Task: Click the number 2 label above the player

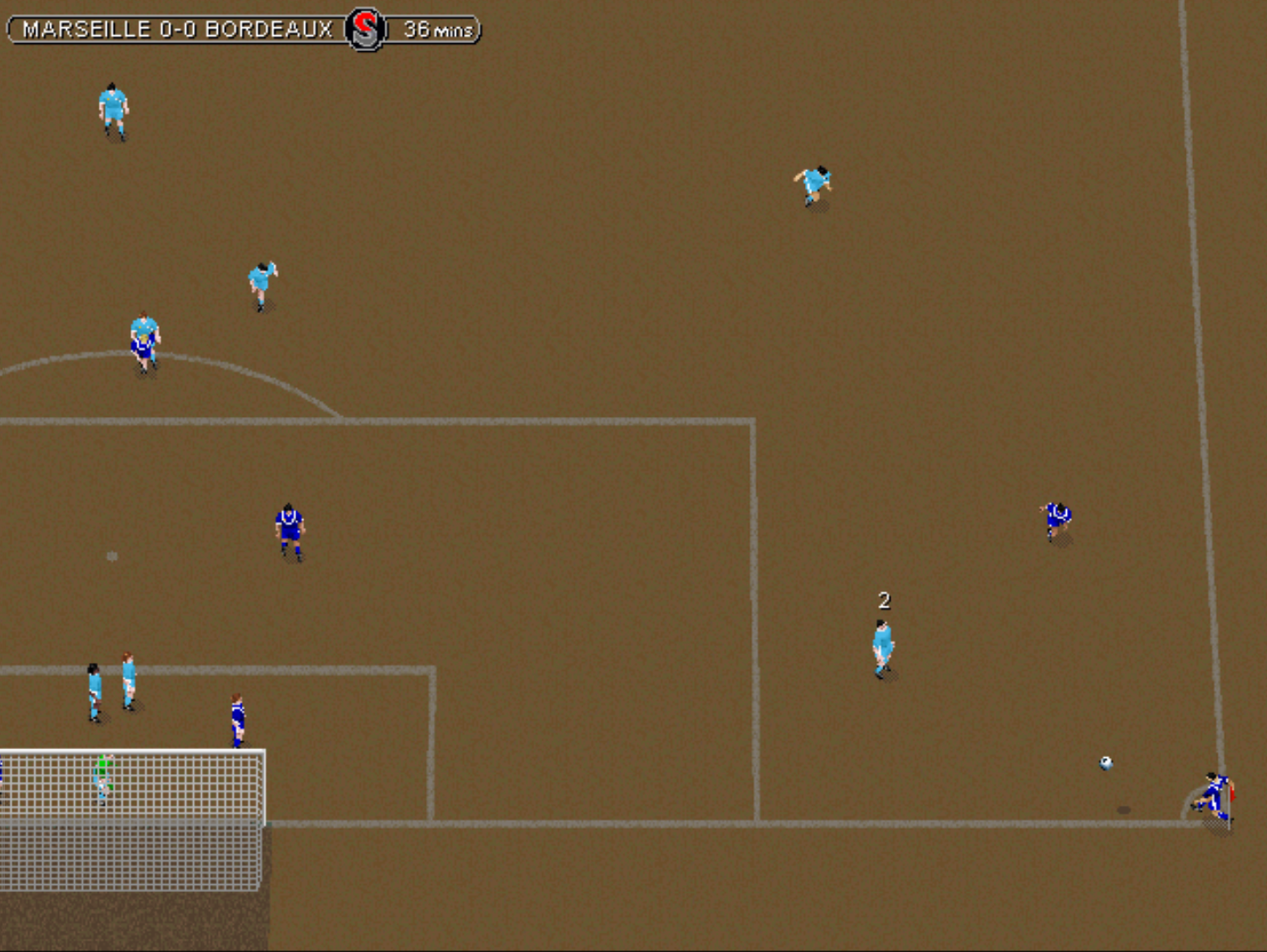Action: point(884,600)
